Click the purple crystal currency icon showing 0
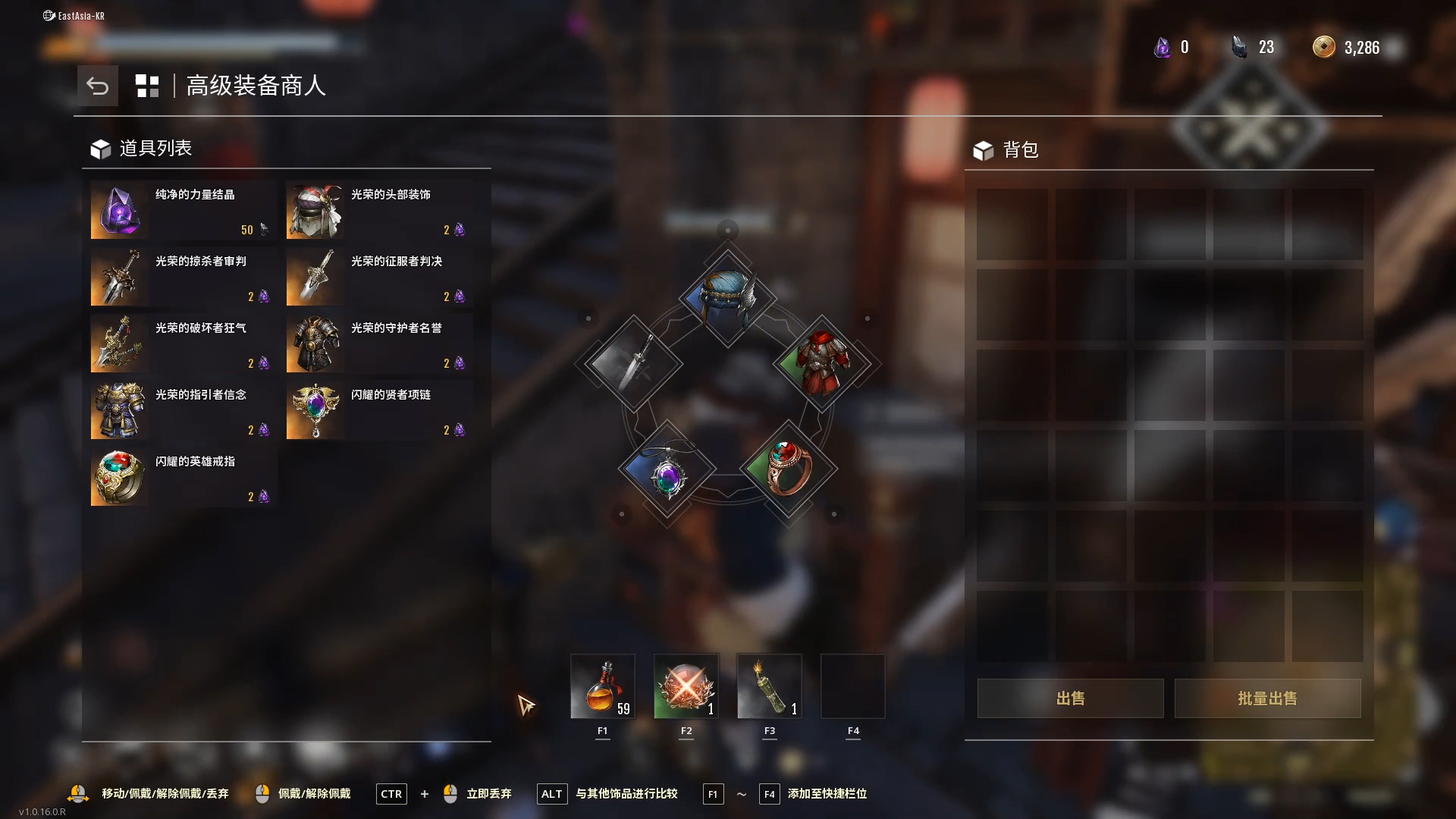The width and height of the screenshot is (1456, 819). 1163,46
